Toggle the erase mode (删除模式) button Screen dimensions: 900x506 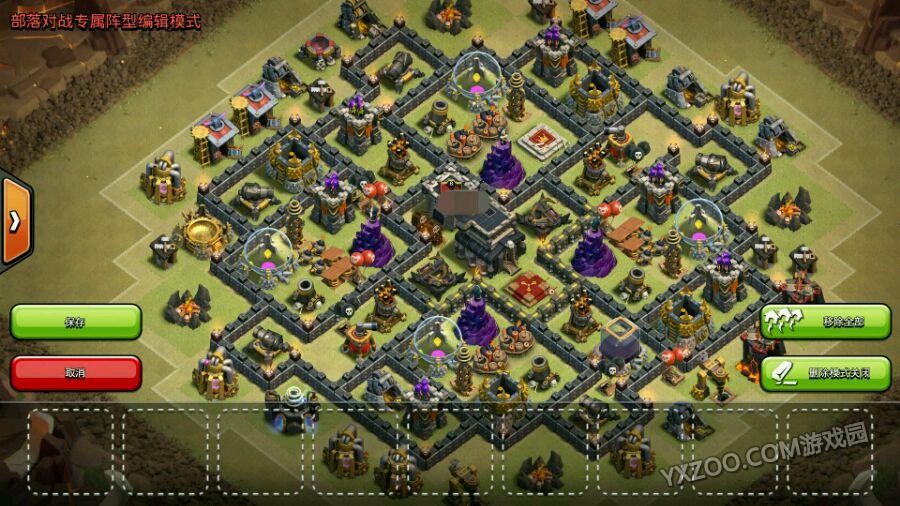(x=825, y=373)
